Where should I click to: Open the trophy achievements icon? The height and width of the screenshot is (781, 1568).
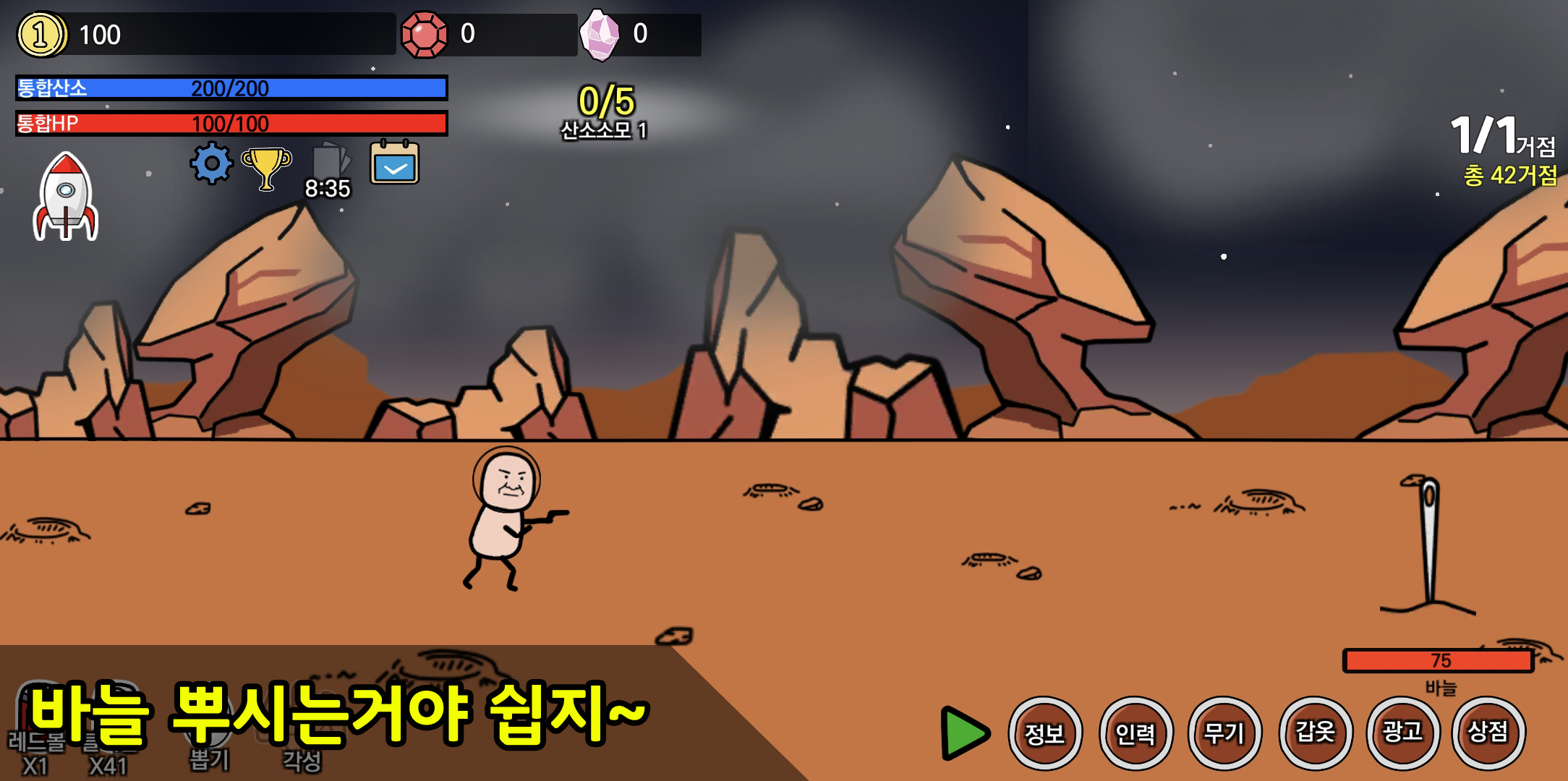coord(266,166)
